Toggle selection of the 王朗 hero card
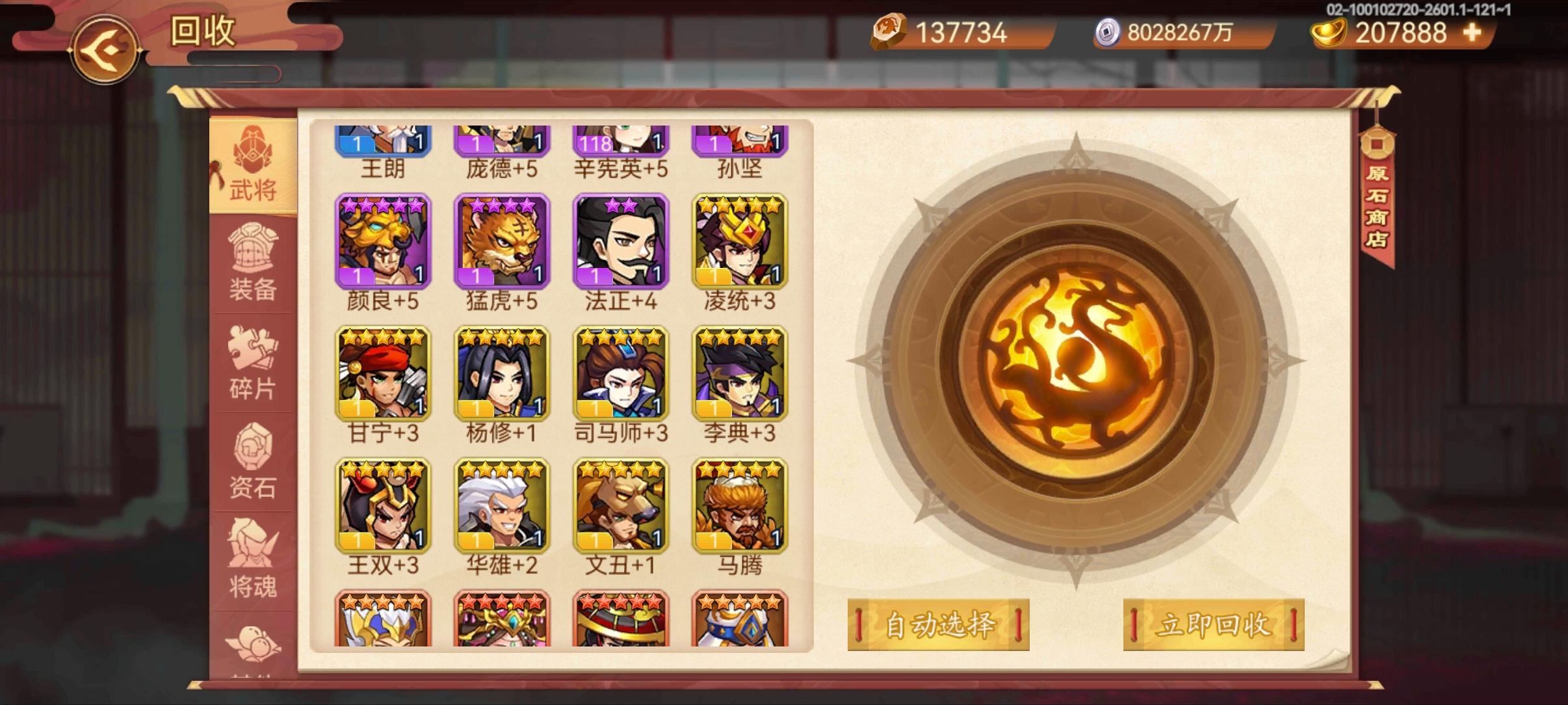This screenshot has height=705, width=1568. [384, 140]
